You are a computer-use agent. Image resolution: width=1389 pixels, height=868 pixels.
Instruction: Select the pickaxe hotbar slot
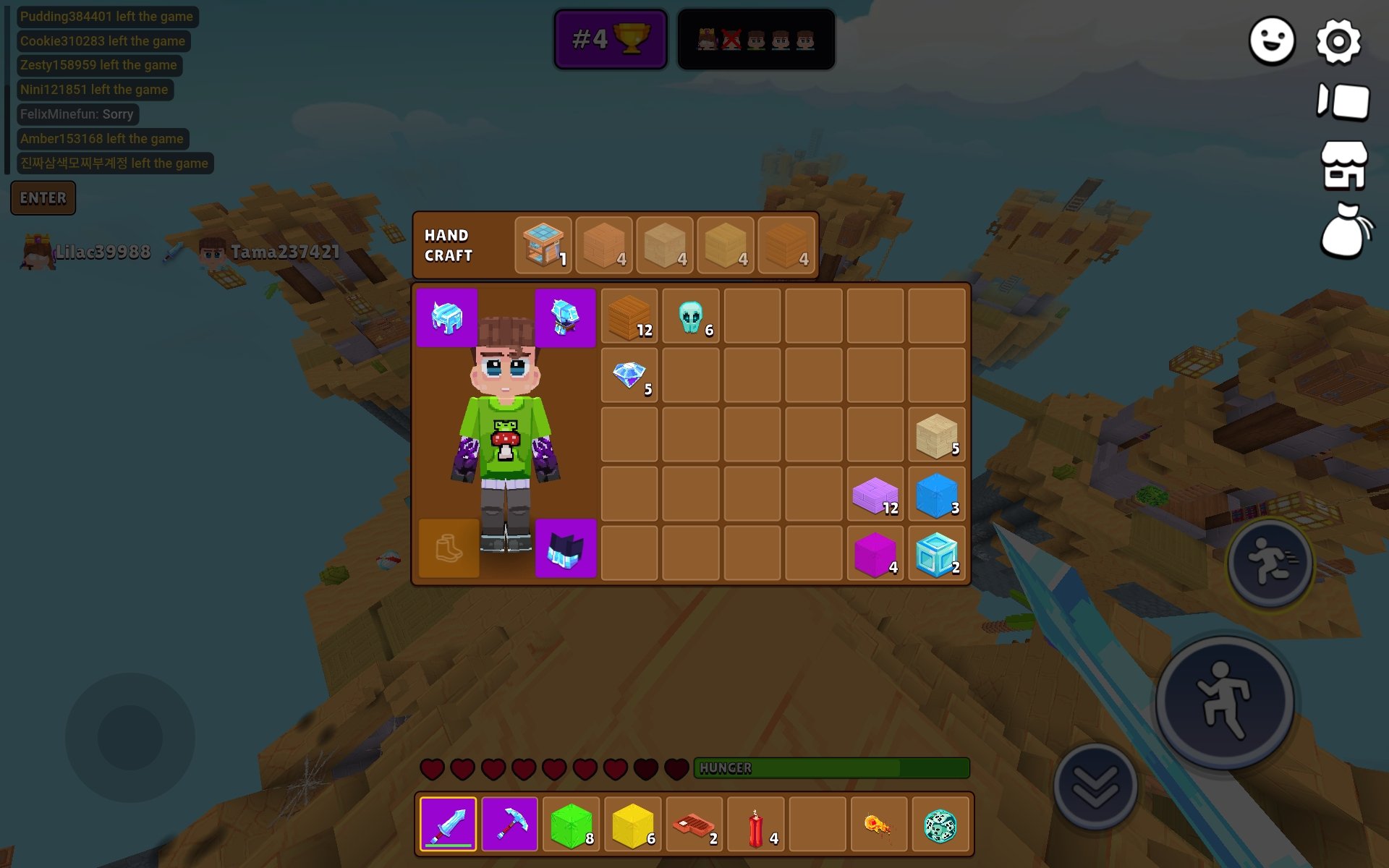pyautogui.click(x=509, y=824)
